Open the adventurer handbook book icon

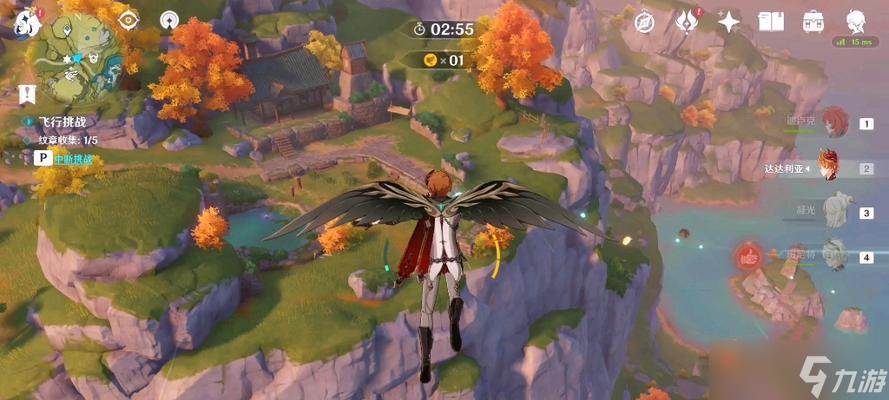tap(771, 20)
